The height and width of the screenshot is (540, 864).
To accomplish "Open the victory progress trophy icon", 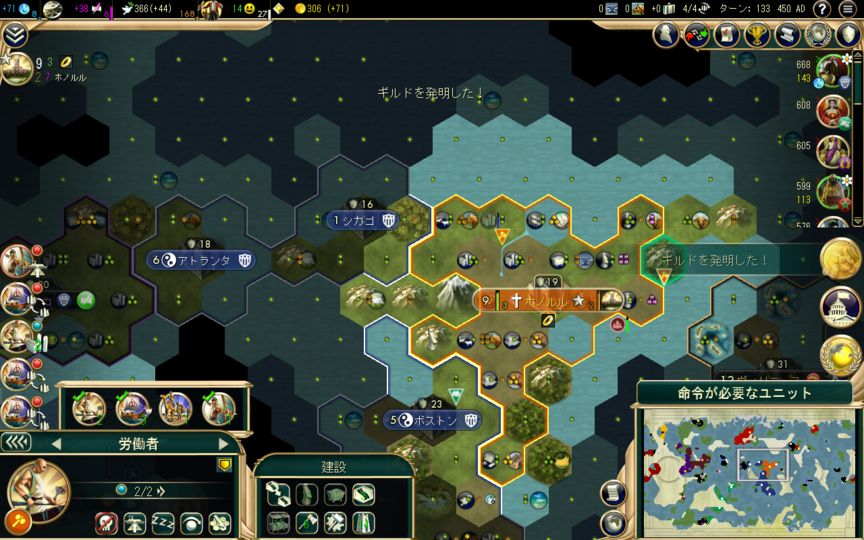I will (755, 35).
